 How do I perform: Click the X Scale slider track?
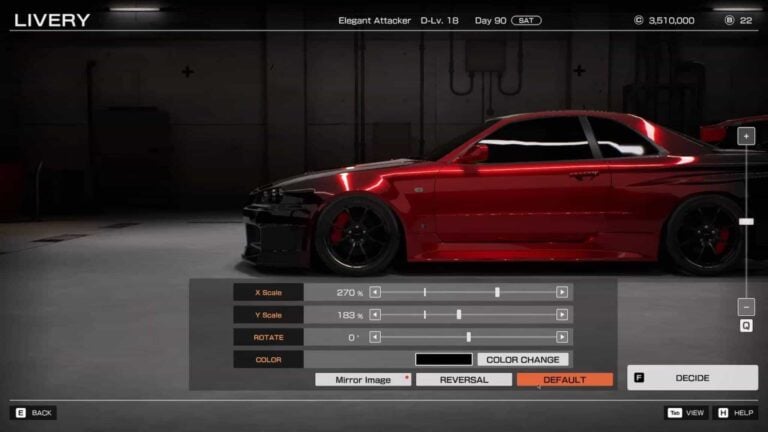click(x=468, y=292)
